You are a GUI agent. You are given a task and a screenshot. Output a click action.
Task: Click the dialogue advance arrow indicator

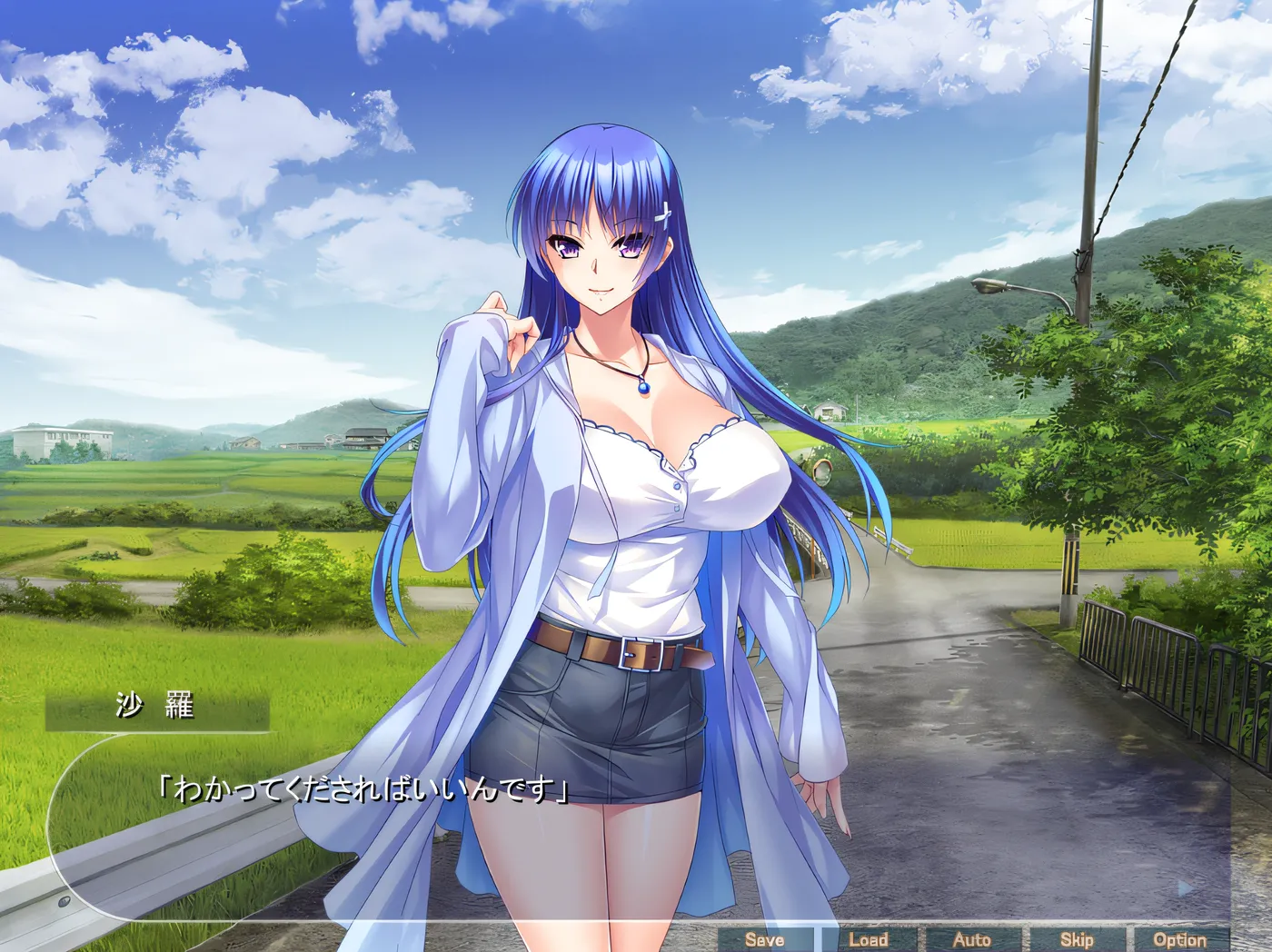(1185, 888)
